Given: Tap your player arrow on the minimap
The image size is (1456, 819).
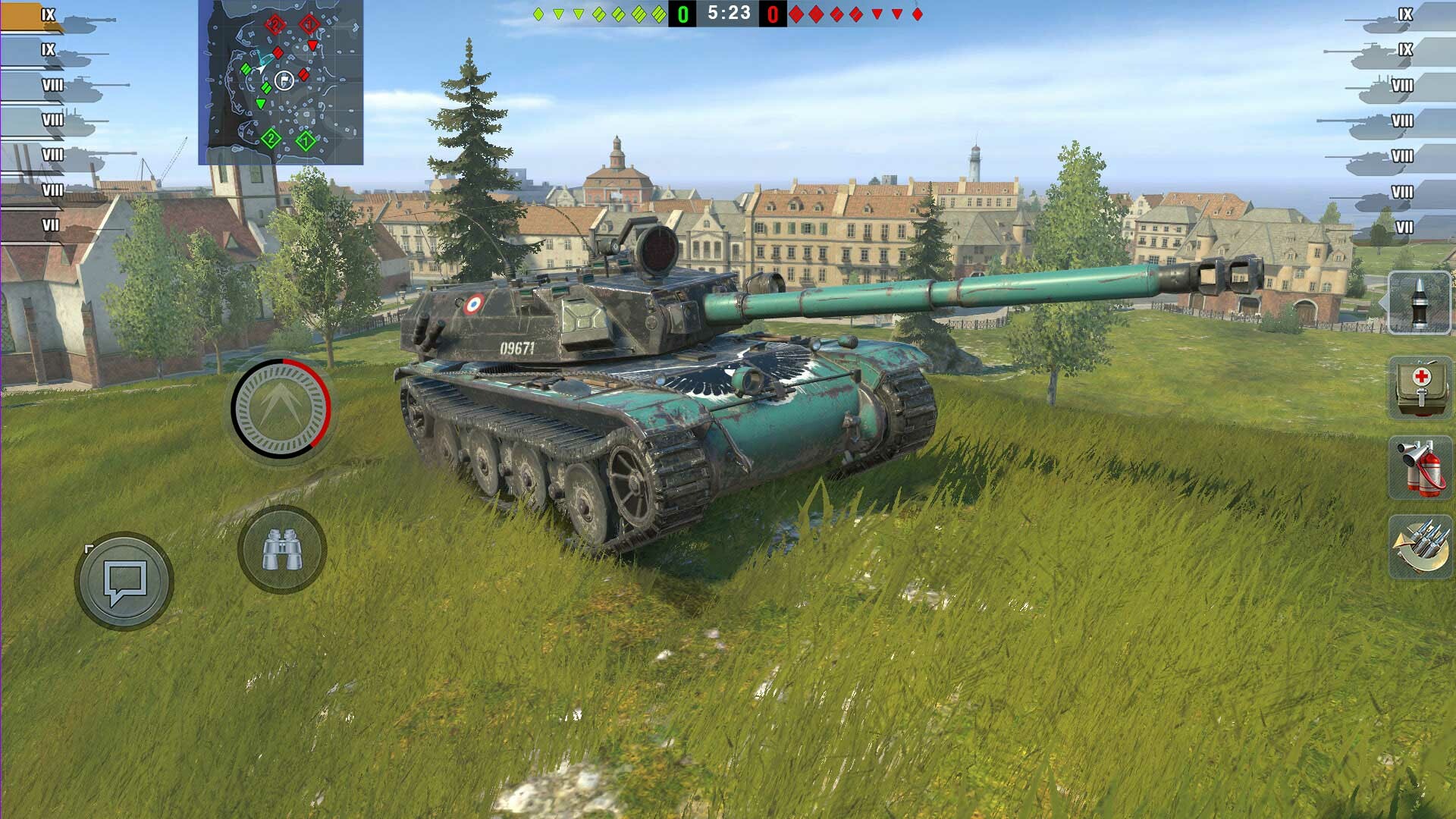Looking at the screenshot, I should coord(262,68).
